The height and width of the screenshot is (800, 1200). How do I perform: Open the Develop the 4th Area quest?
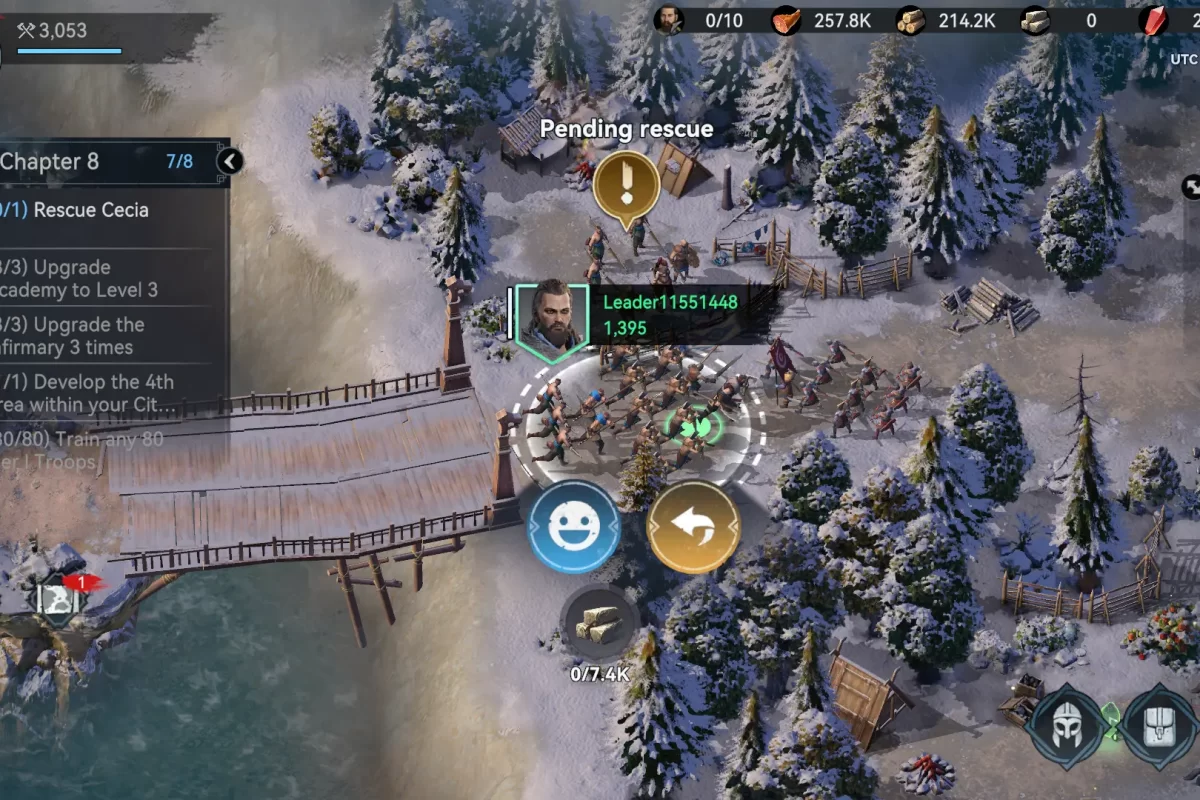click(88, 394)
